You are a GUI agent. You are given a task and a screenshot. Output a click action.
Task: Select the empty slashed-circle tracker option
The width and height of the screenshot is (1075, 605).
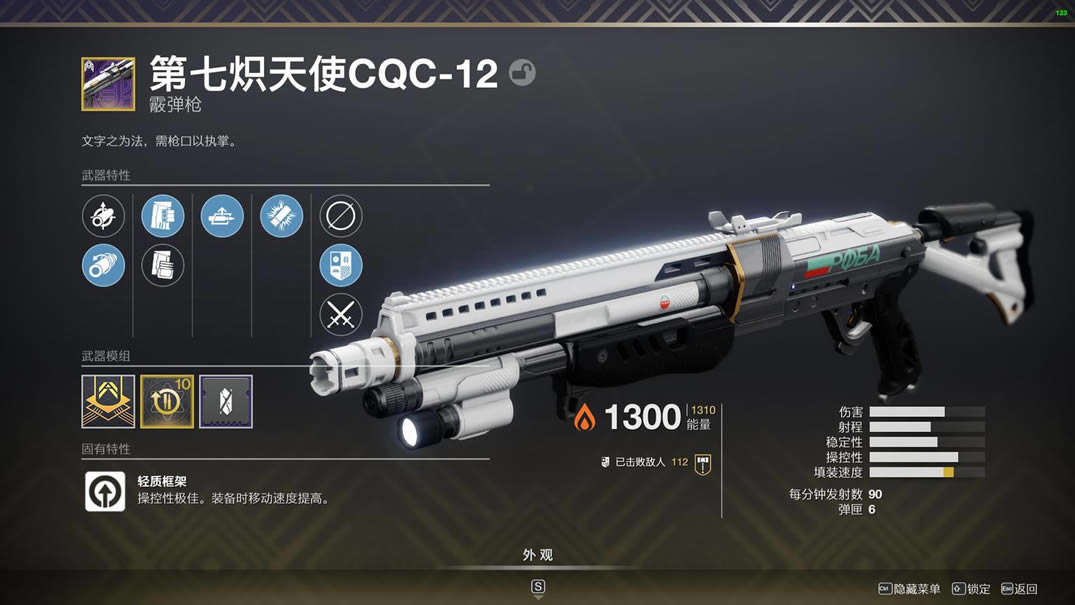click(341, 216)
